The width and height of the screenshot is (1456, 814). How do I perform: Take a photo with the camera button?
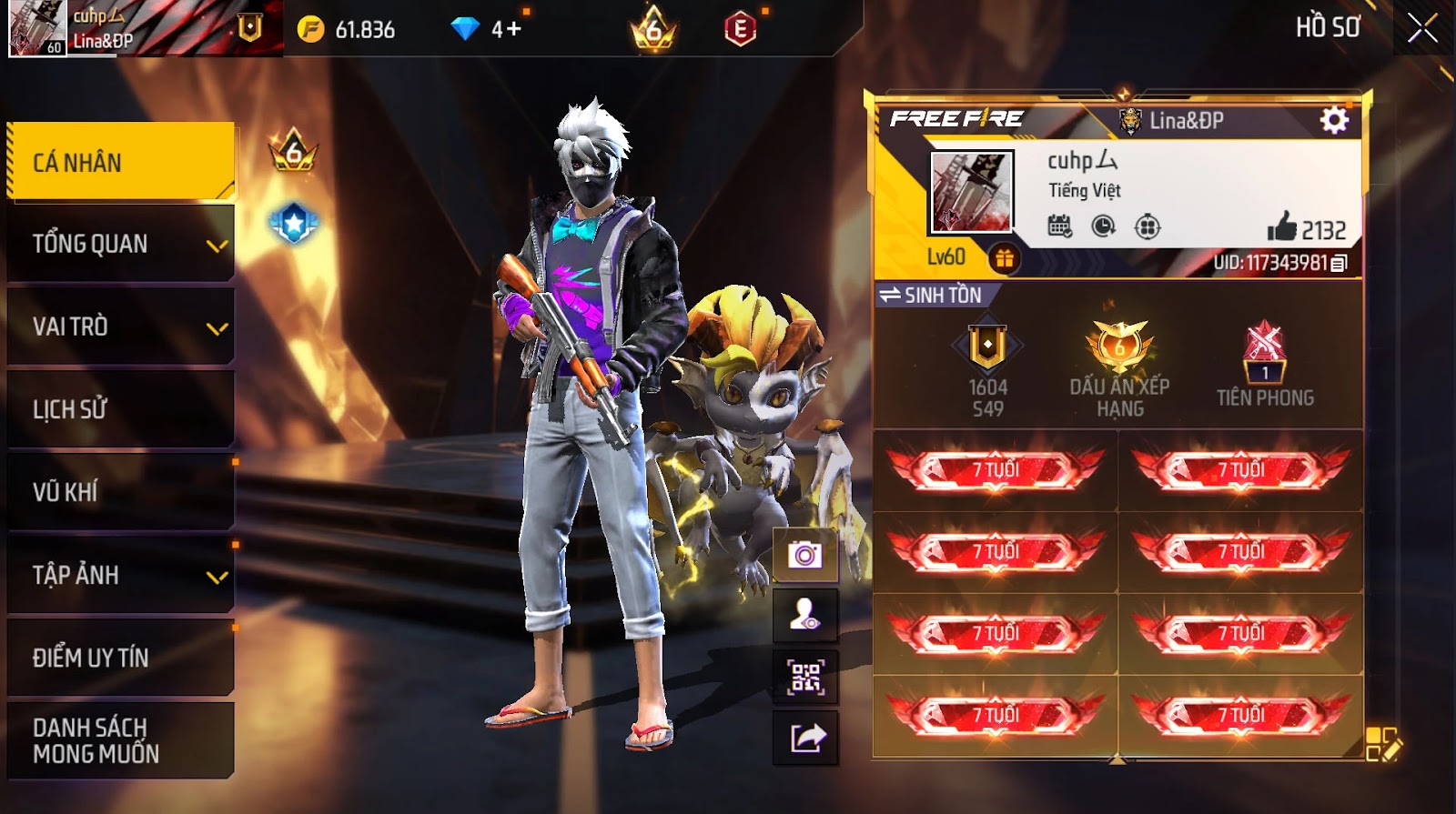[x=805, y=555]
